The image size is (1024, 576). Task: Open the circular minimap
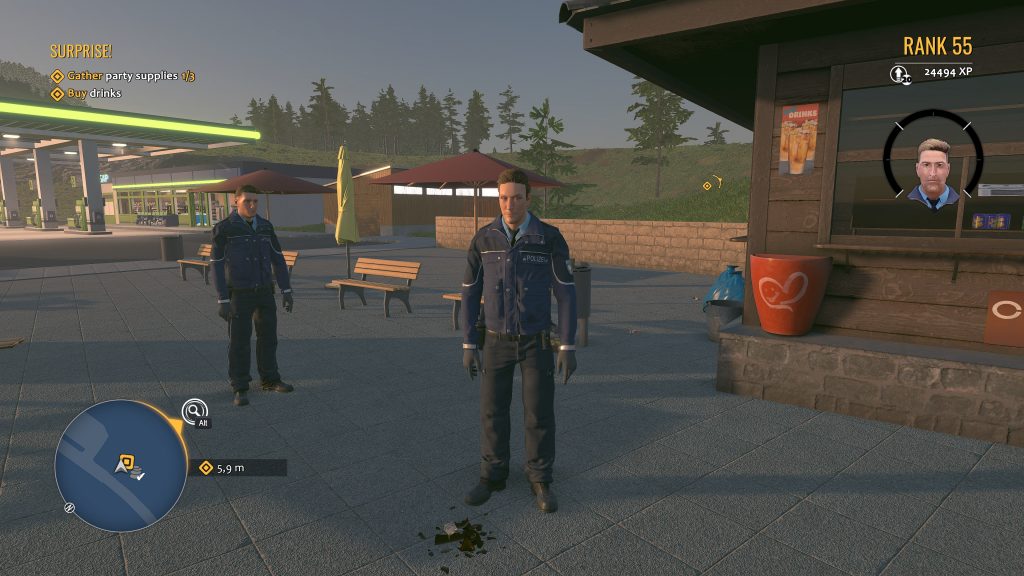click(x=121, y=466)
